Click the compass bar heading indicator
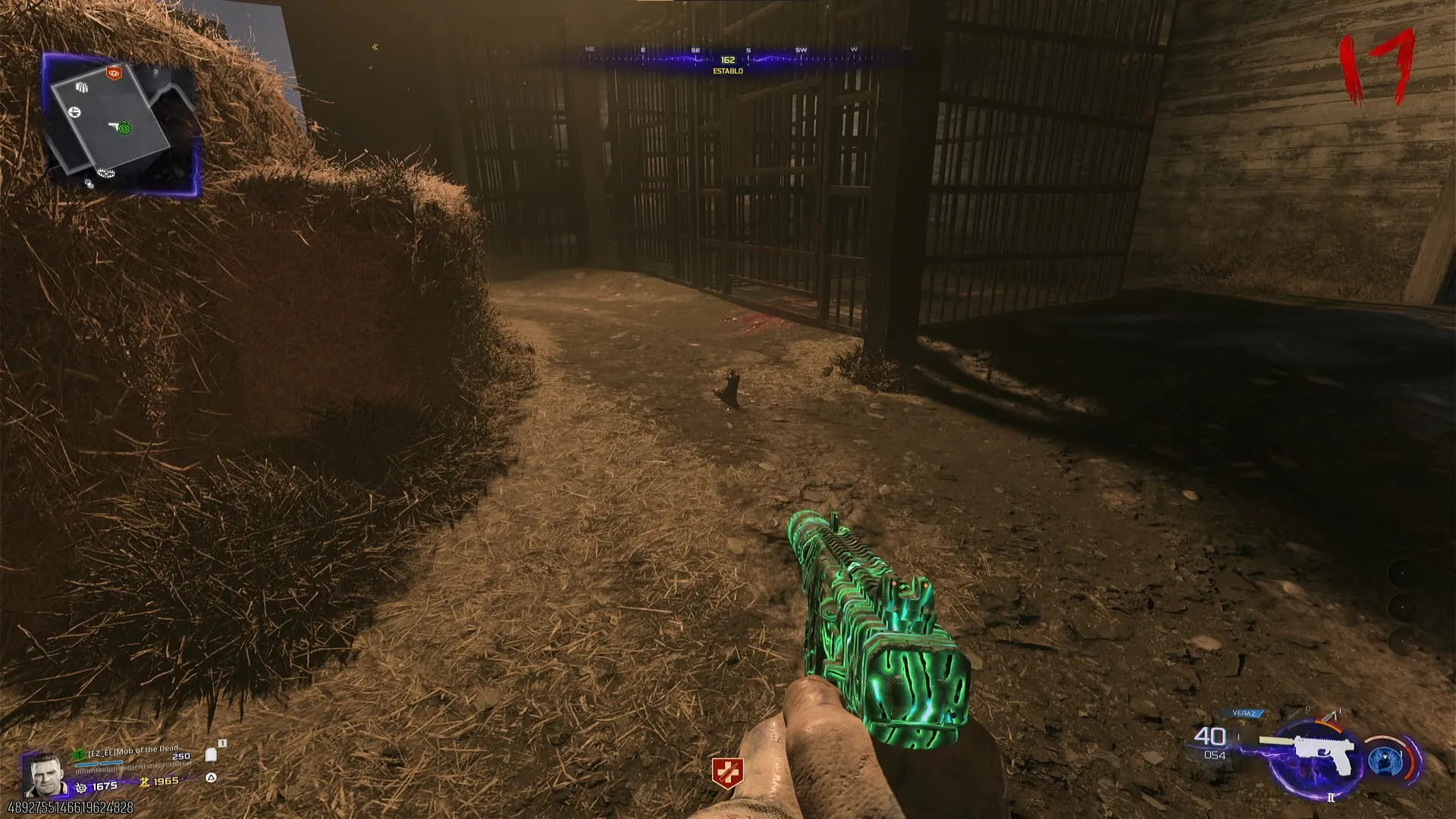The width and height of the screenshot is (1456, 819). pos(727,60)
